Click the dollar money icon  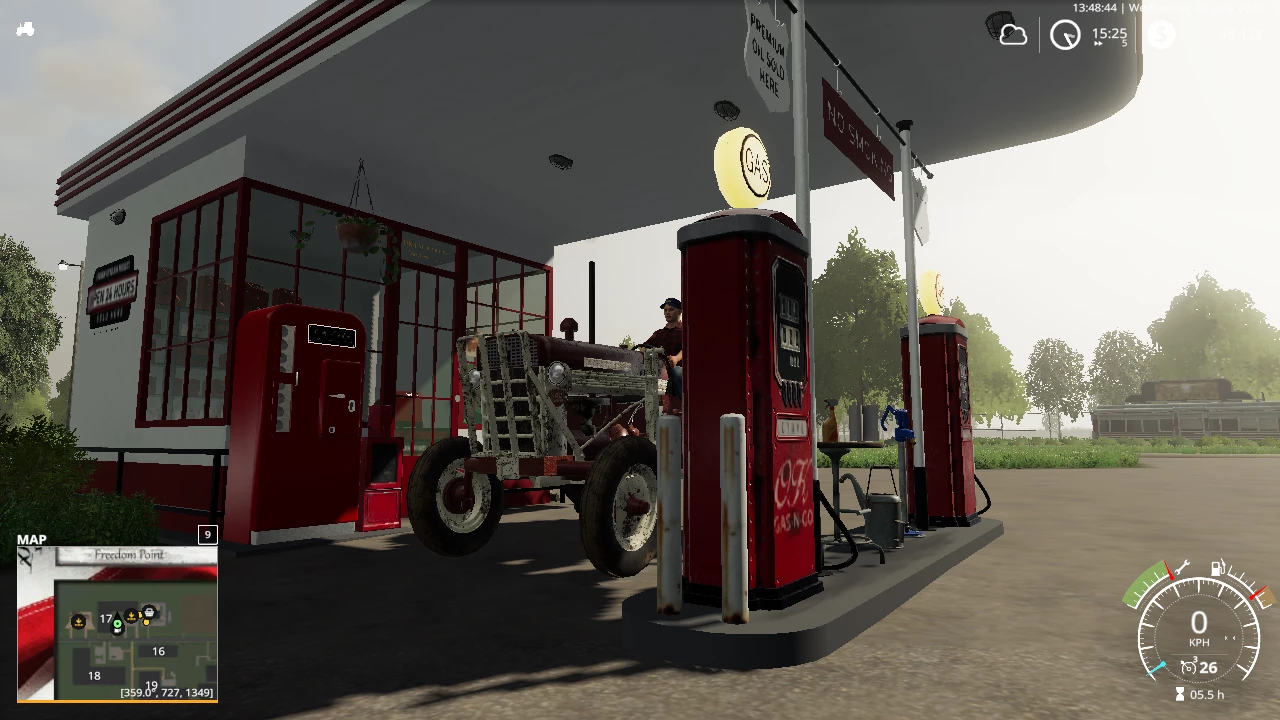coord(1160,35)
